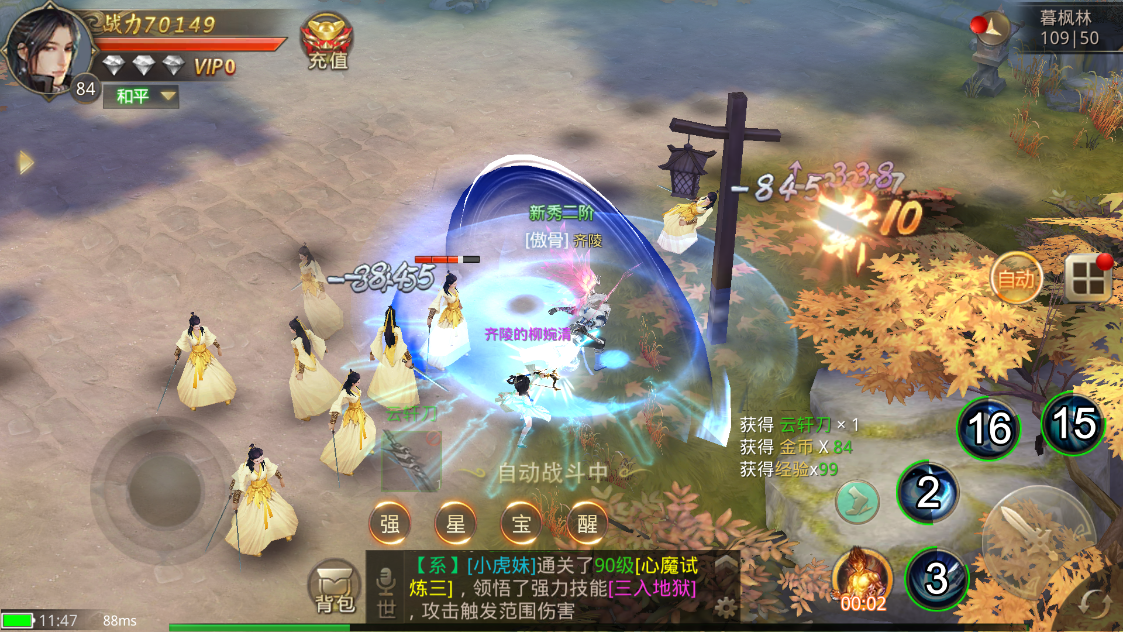Tap the 星 star upgrade button
Screen dimensions: 1123x632
pos(455,522)
